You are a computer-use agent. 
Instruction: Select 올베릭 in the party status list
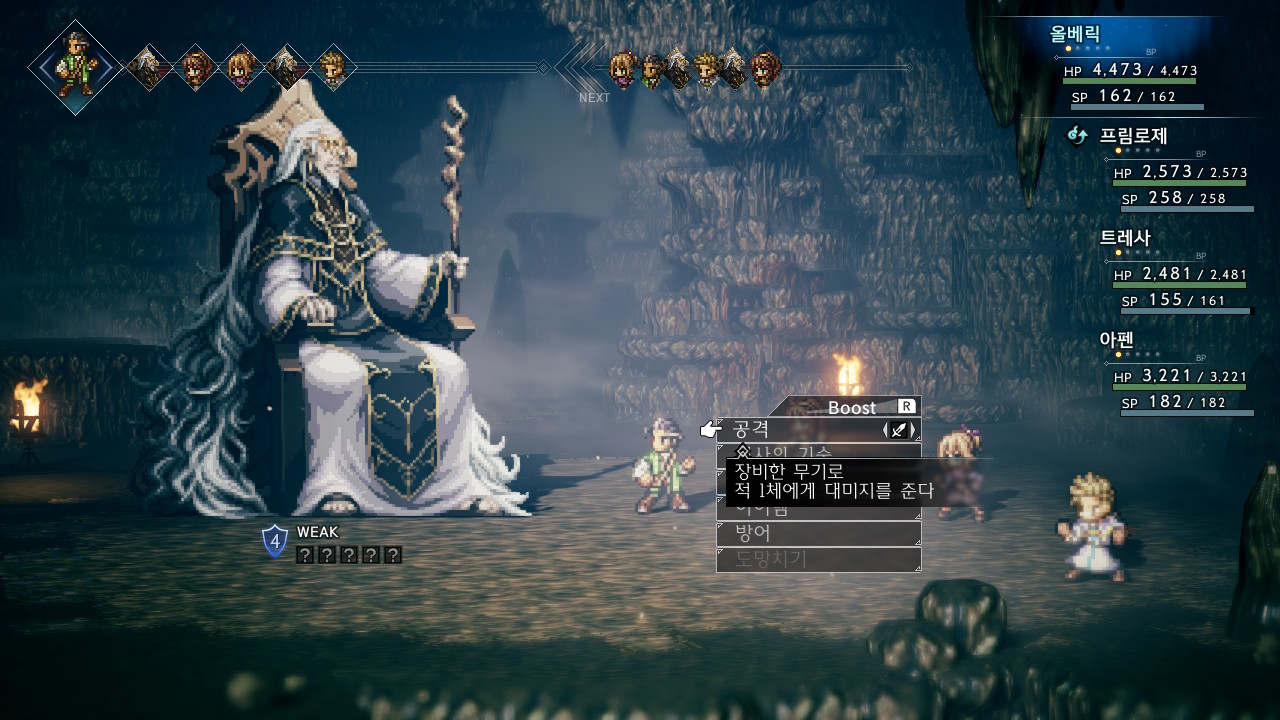pos(1075,34)
